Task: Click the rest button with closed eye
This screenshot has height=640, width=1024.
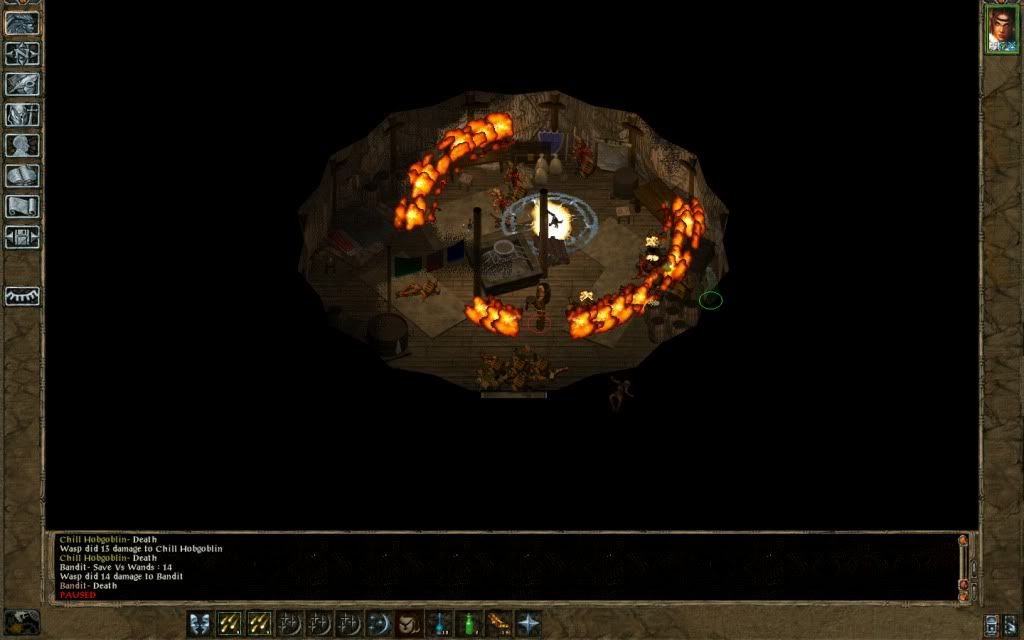Action: tap(22, 296)
